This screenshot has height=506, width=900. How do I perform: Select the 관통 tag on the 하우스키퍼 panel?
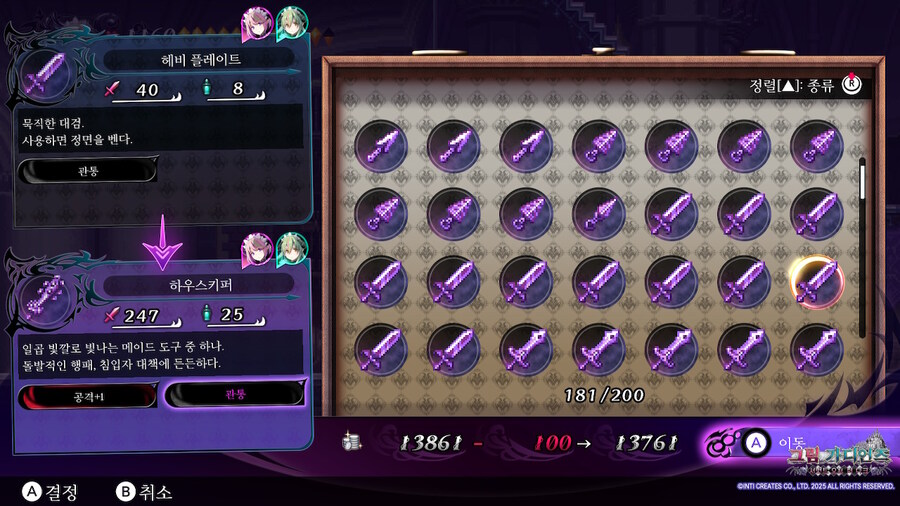click(x=234, y=394)
